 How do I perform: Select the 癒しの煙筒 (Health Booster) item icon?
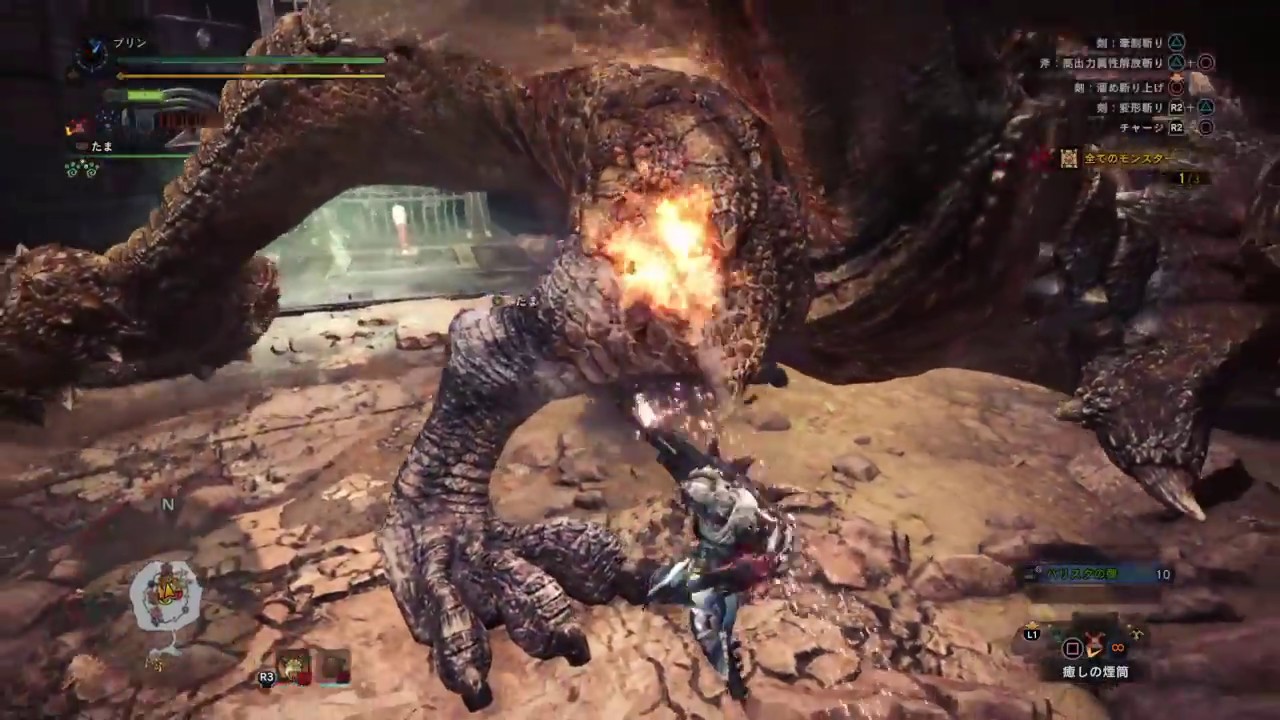pyautogui.click(x=1094, y=644)
